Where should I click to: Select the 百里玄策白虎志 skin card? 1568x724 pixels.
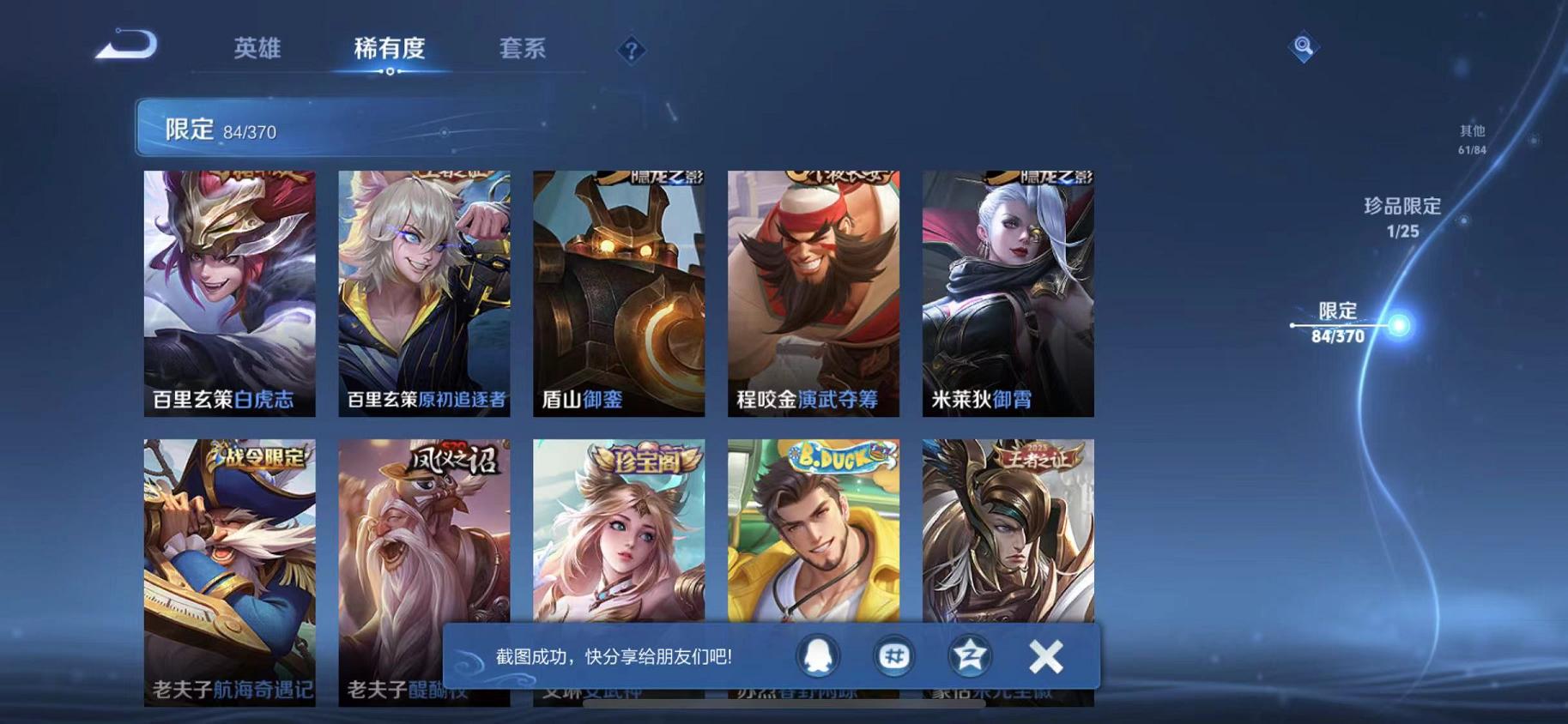(x=227, y=292)
